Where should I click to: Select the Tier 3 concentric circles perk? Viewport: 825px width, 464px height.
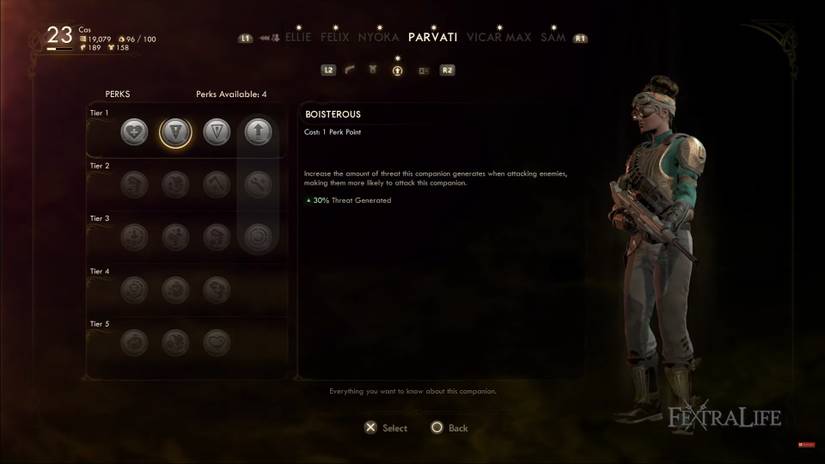pyautogui.click(x=258, y=237)
